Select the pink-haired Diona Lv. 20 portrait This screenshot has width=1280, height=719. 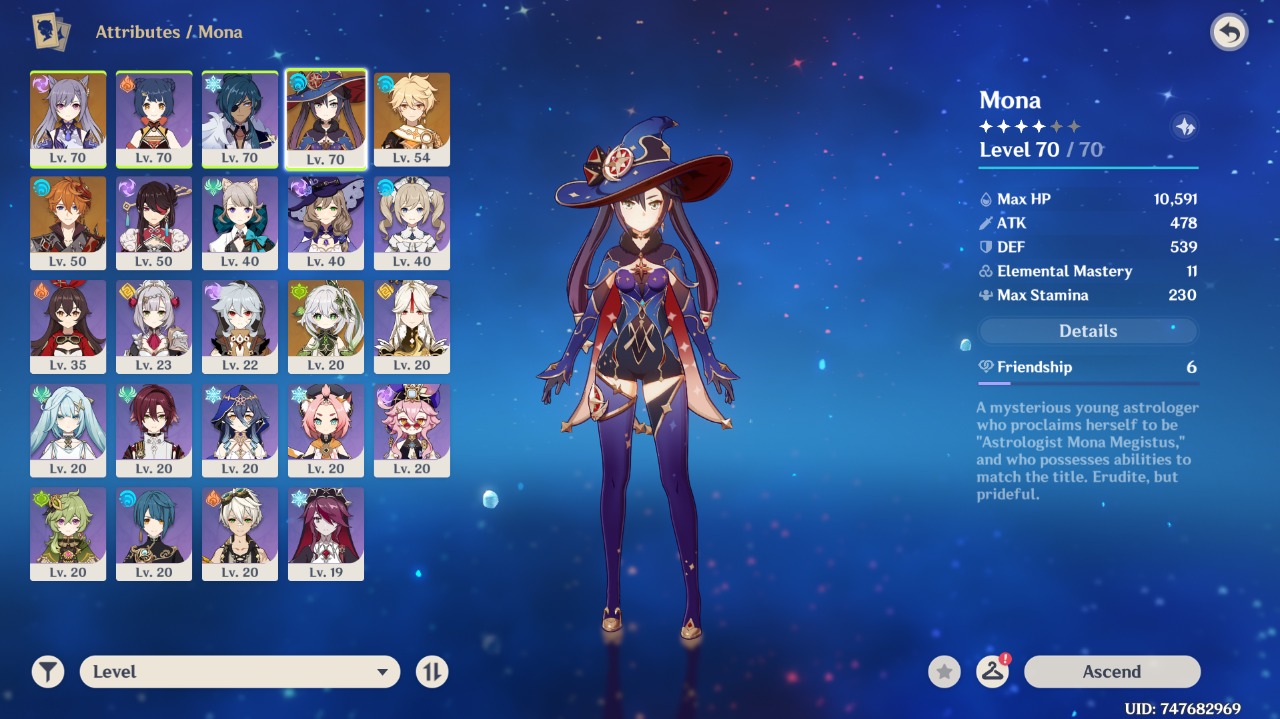pos(326,430)
